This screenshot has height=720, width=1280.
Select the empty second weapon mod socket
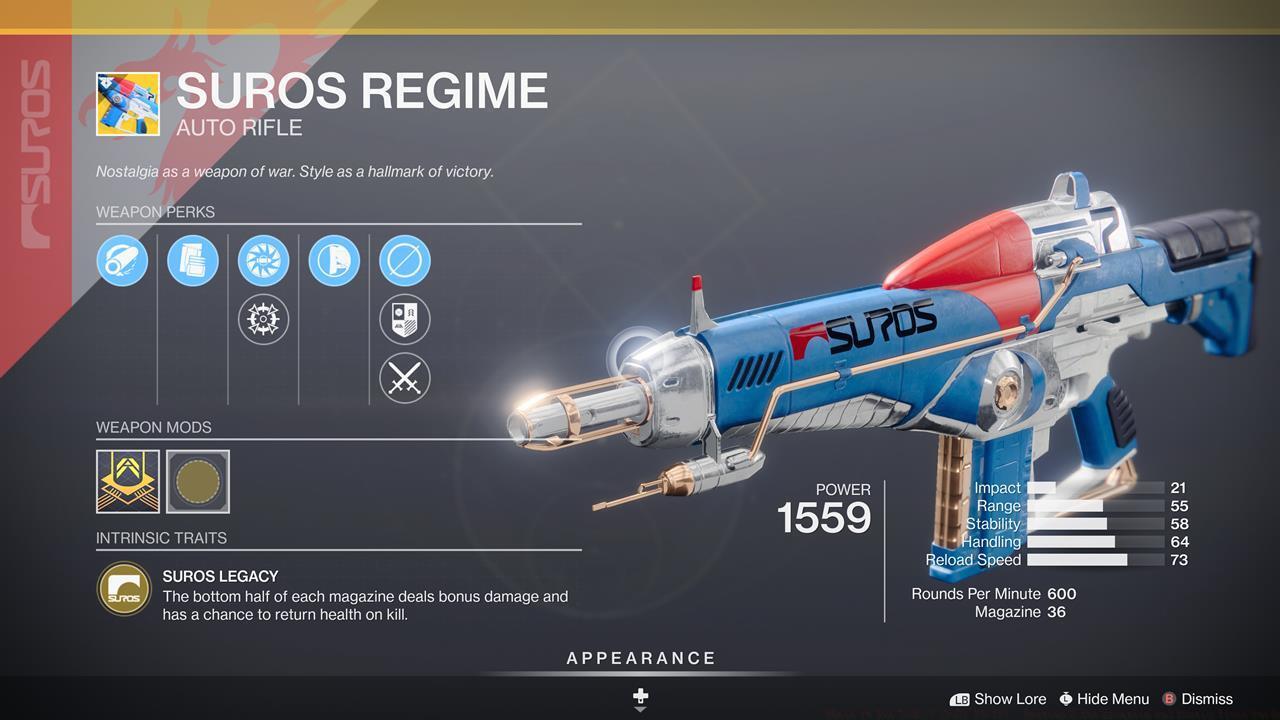coord(196,483)
